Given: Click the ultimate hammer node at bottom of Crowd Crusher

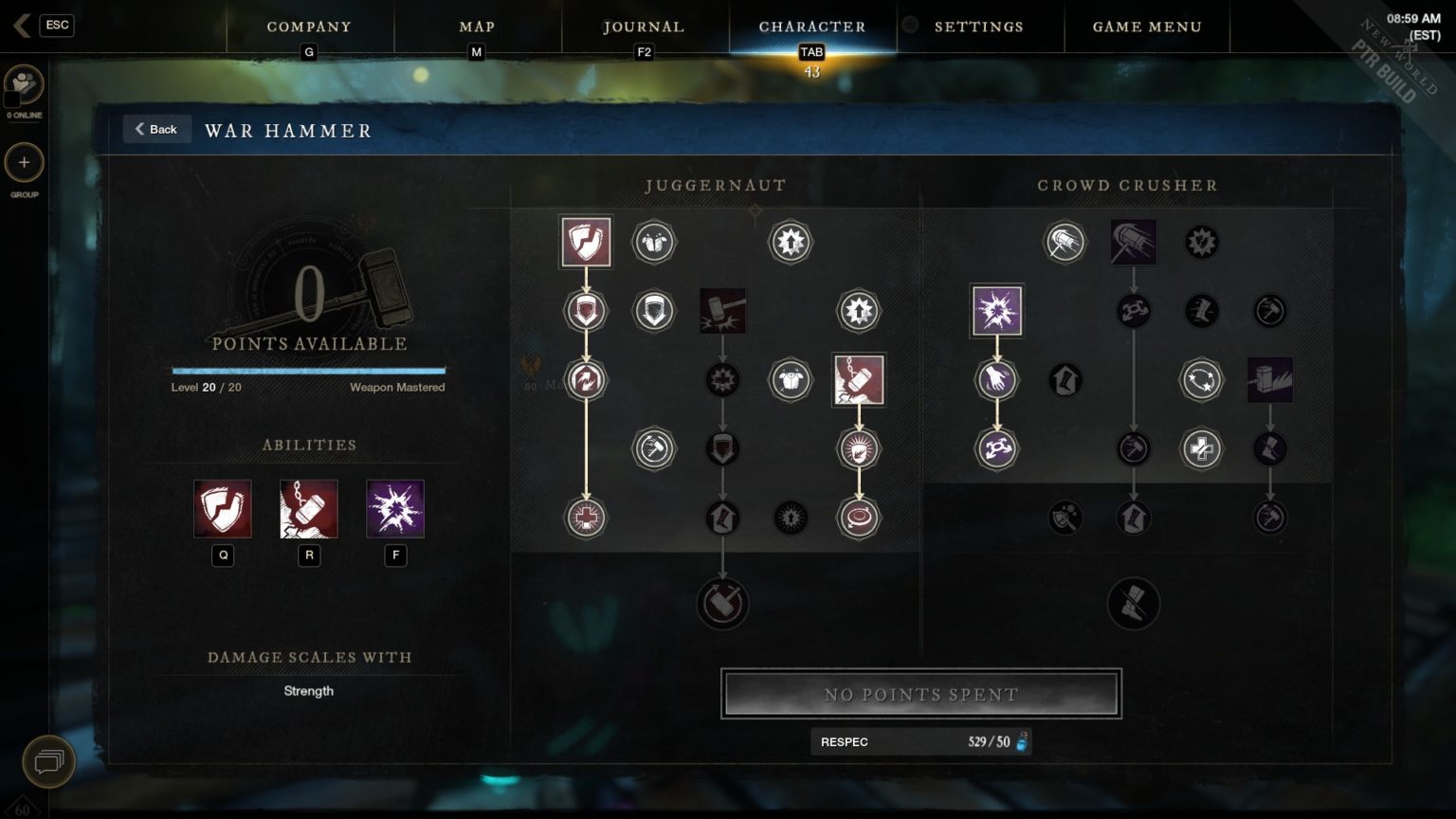Looking at the screenshot, I should pos(1134,604).
